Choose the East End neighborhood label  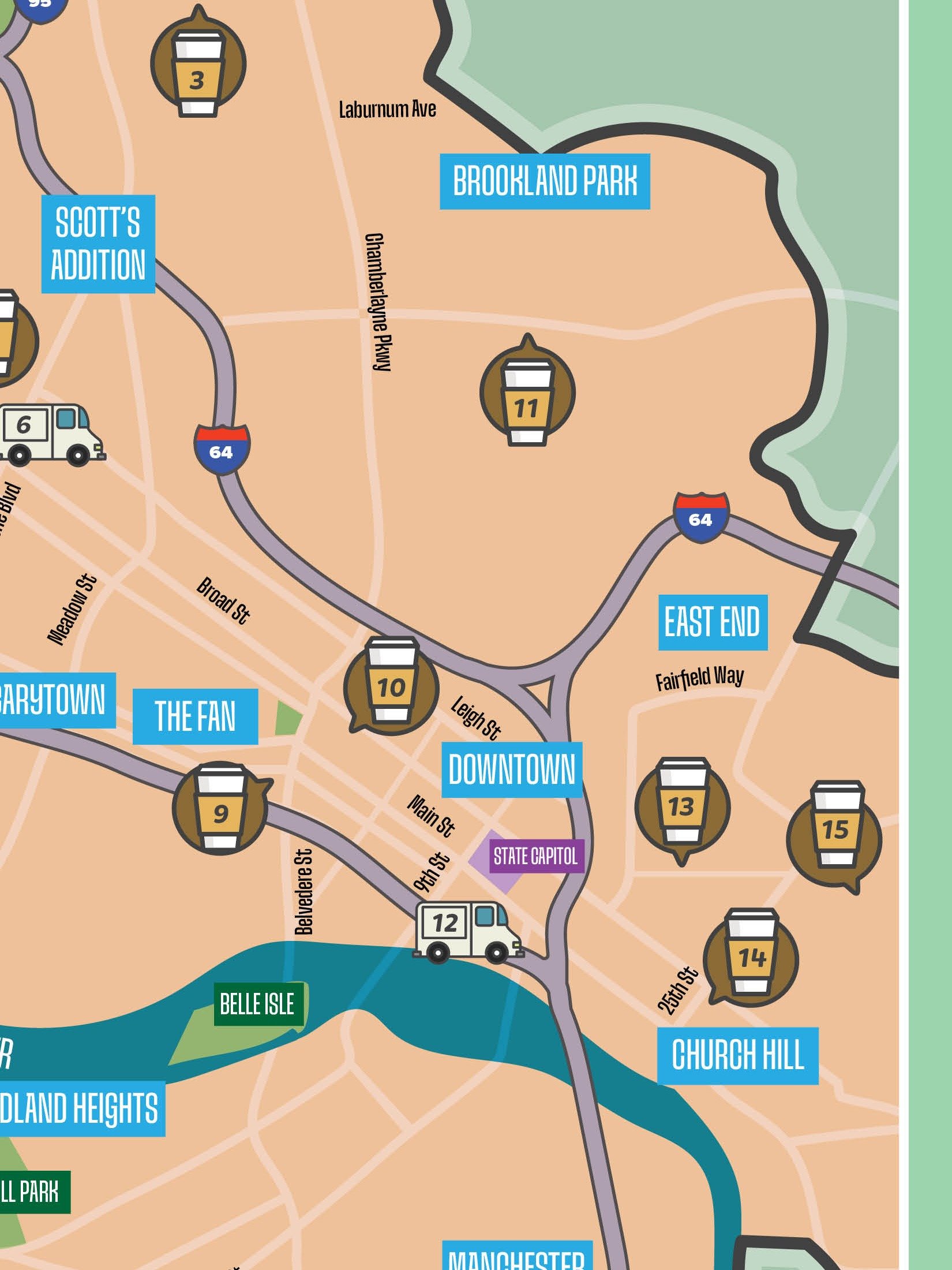point(713,622)
